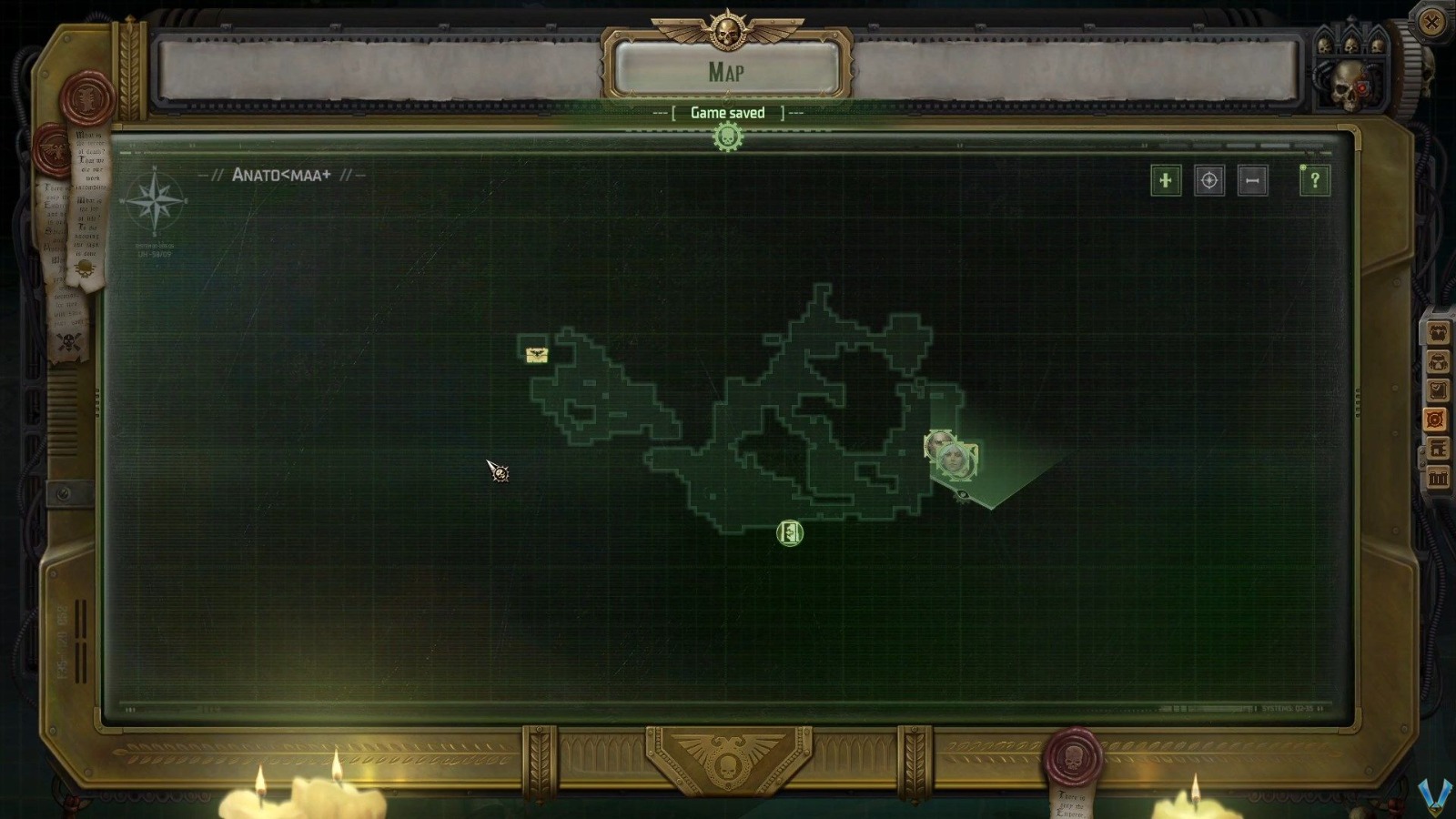The height and width of the screenshot is (819, 1456).
Task: Select the Imperial aquila marker on the map
Action: click(535, 353)
